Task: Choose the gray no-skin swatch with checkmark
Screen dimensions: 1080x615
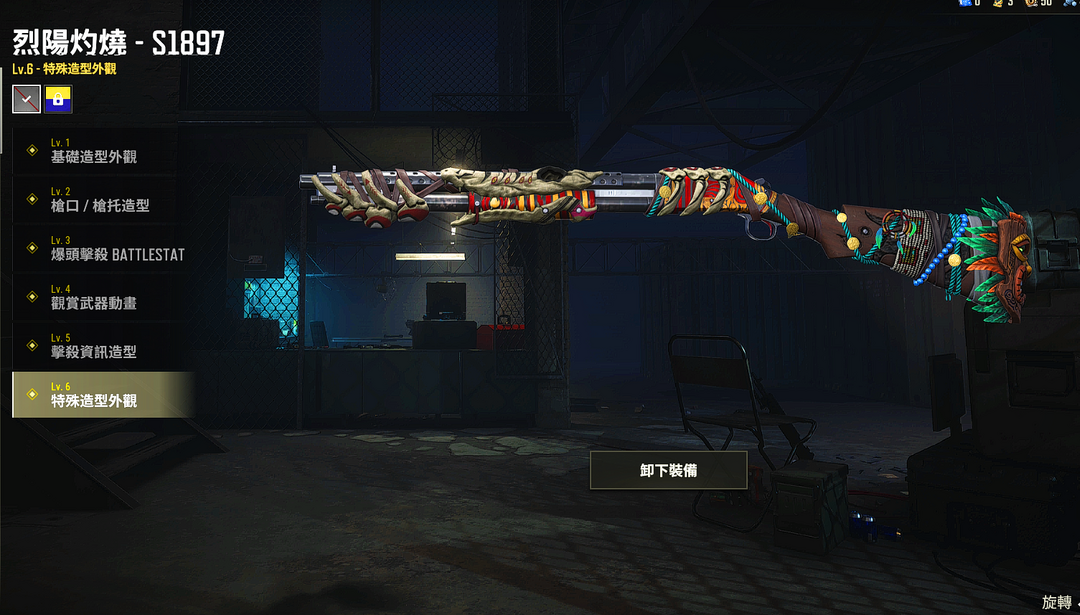Action: (x=27, y=98)
